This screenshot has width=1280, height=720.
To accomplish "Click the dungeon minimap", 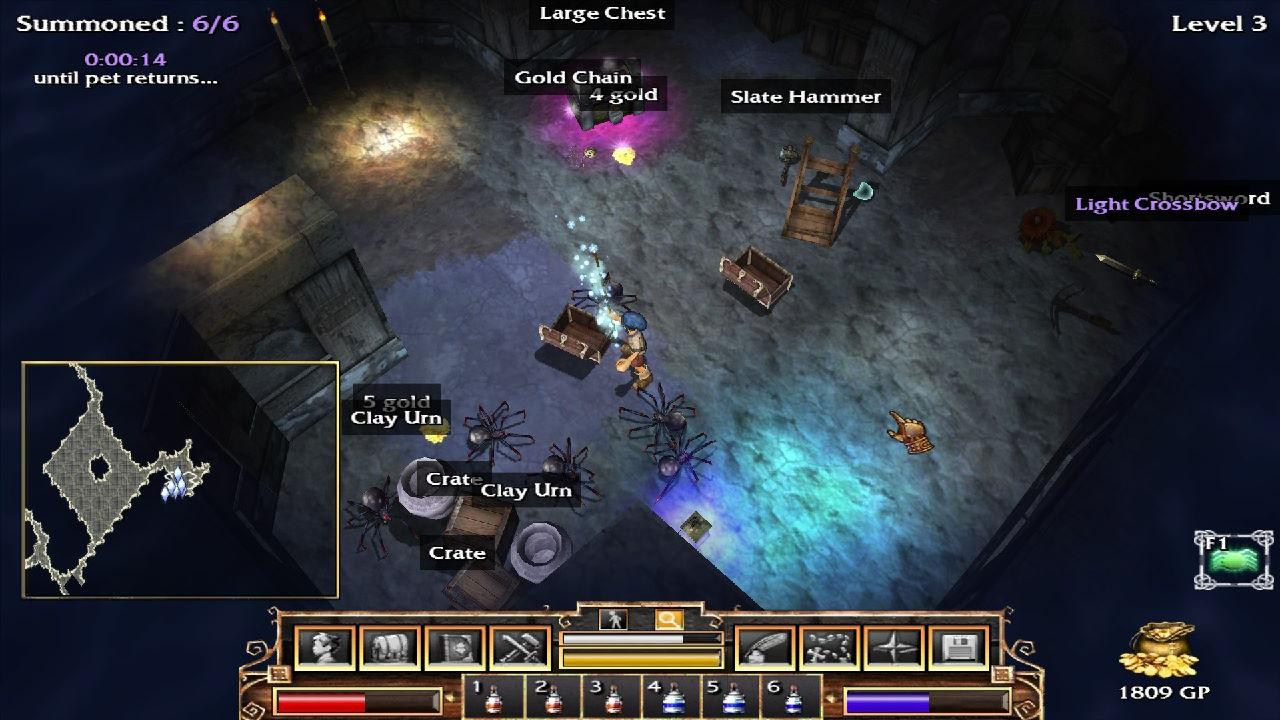I will coord(180,480).
